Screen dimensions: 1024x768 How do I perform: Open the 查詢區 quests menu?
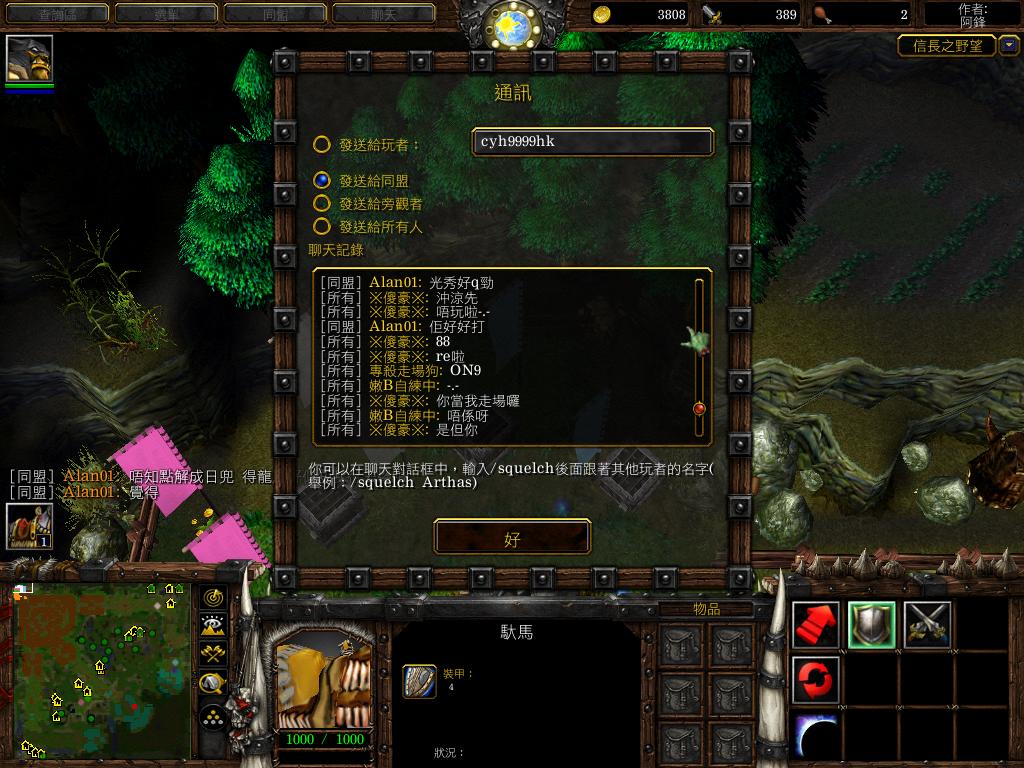[58, 14]
